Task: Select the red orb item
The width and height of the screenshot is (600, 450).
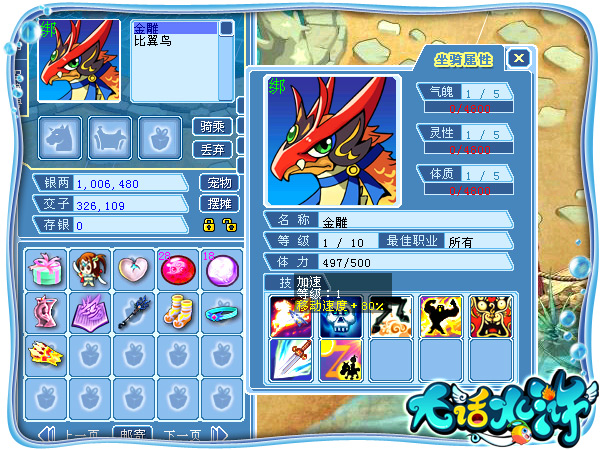Action: click(179, 270)
